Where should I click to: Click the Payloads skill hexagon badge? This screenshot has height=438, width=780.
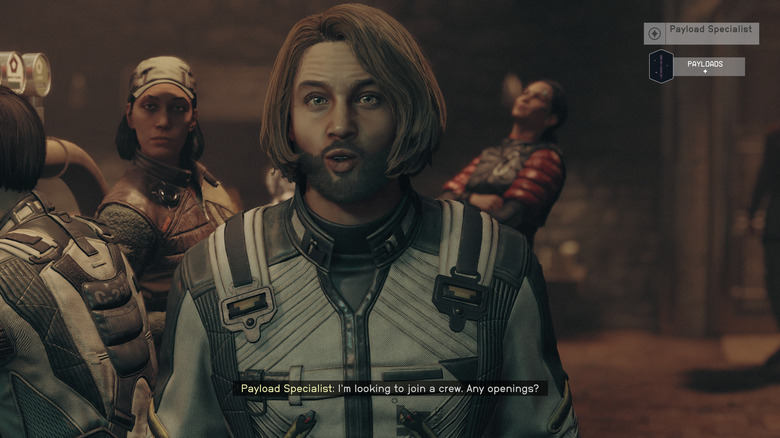pyautogui.click(x=661, y=67)
